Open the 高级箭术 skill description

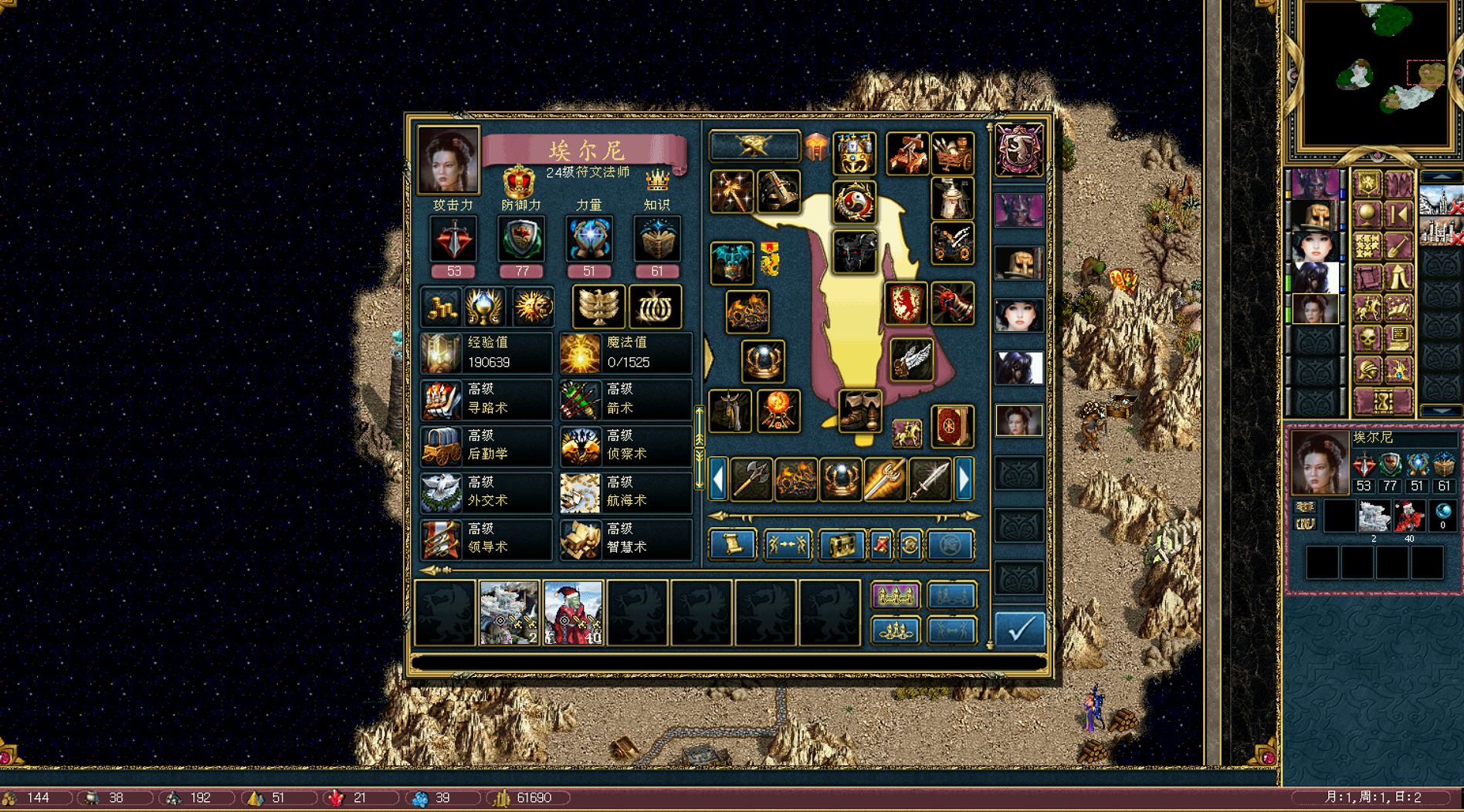(x=625, y=399)
